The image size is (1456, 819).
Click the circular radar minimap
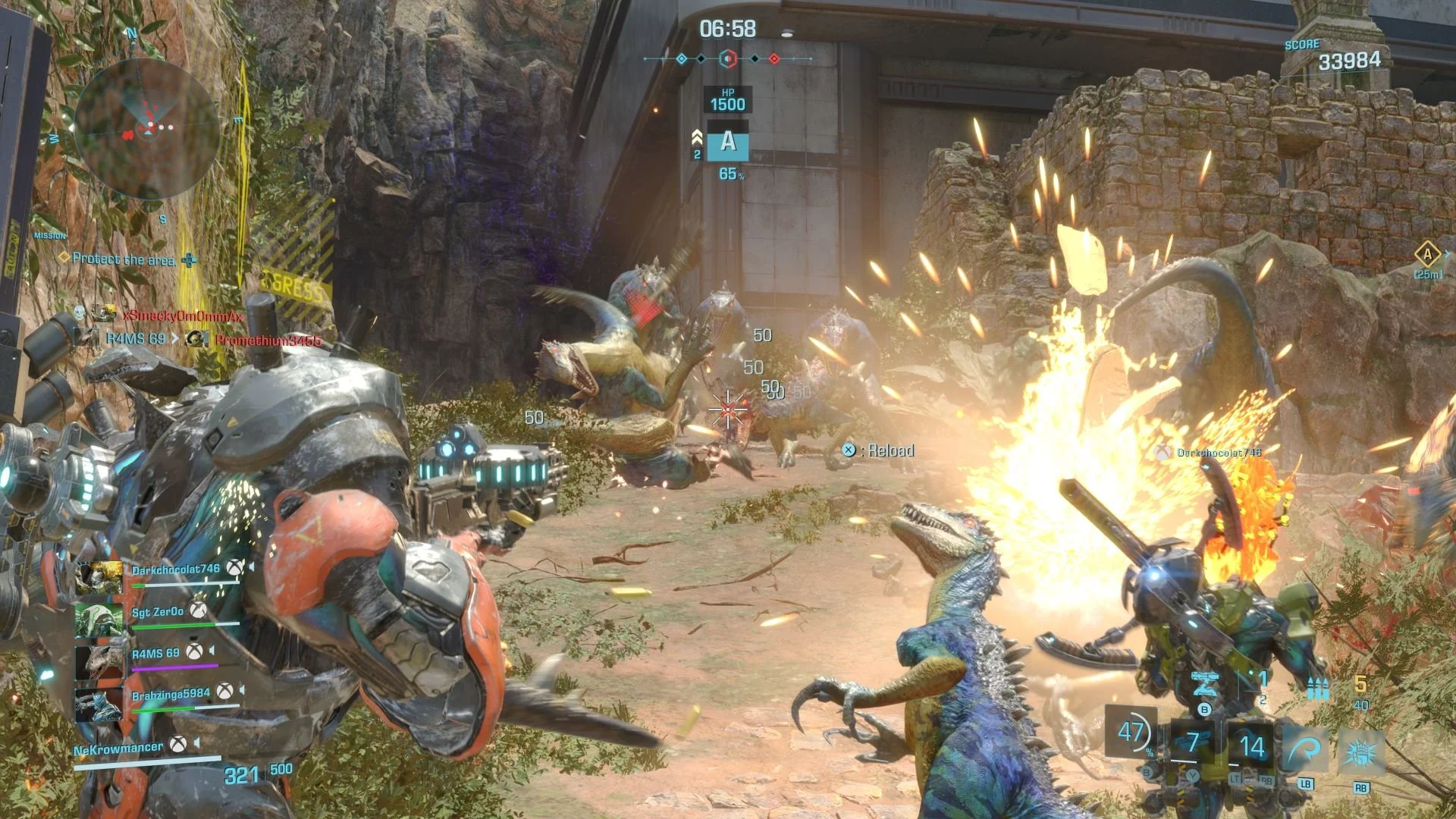[146, 129]
